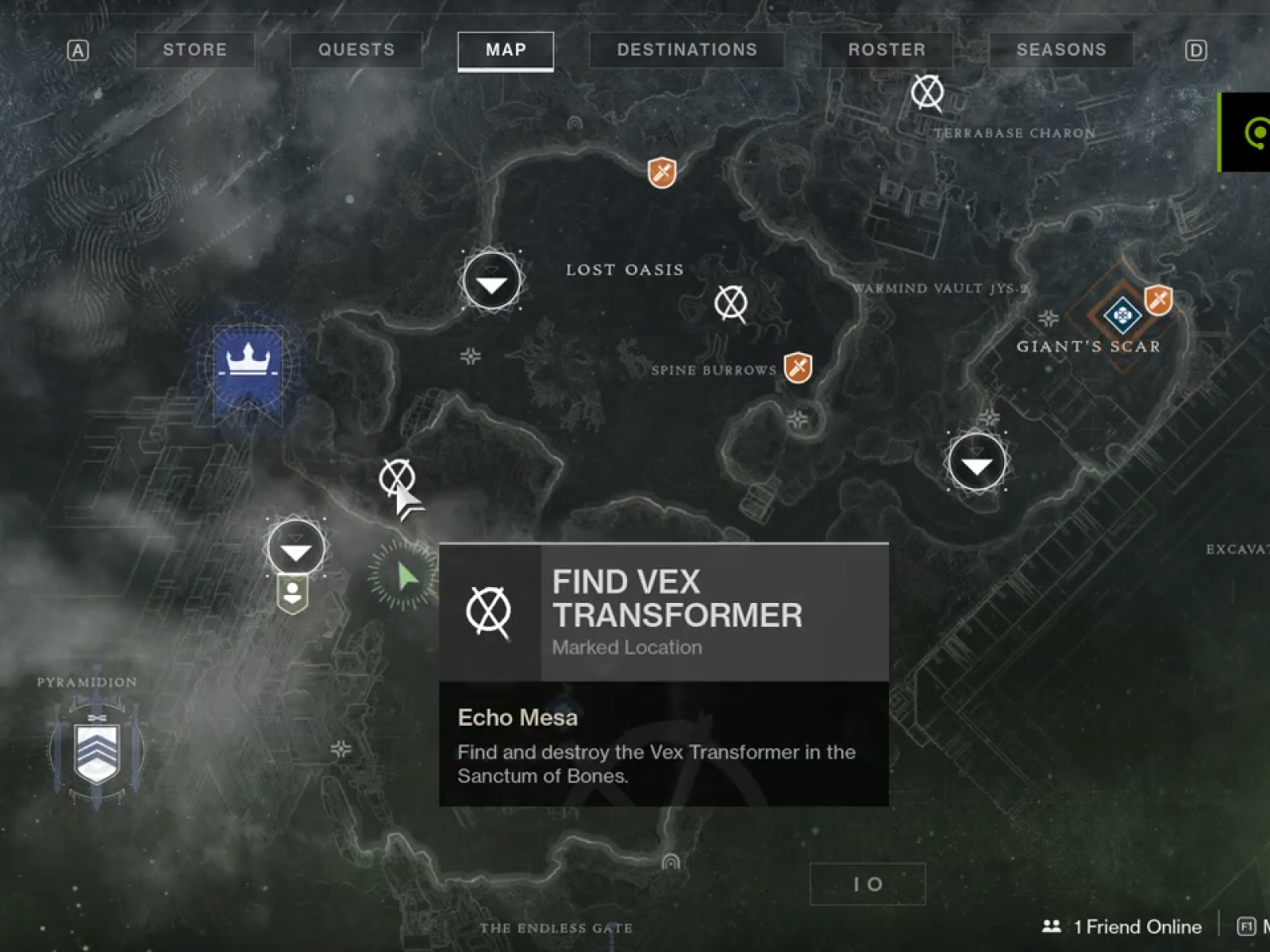Click the vendor marker below the landing zone
Screen dimensions: 1270x952
pos(293,594)
